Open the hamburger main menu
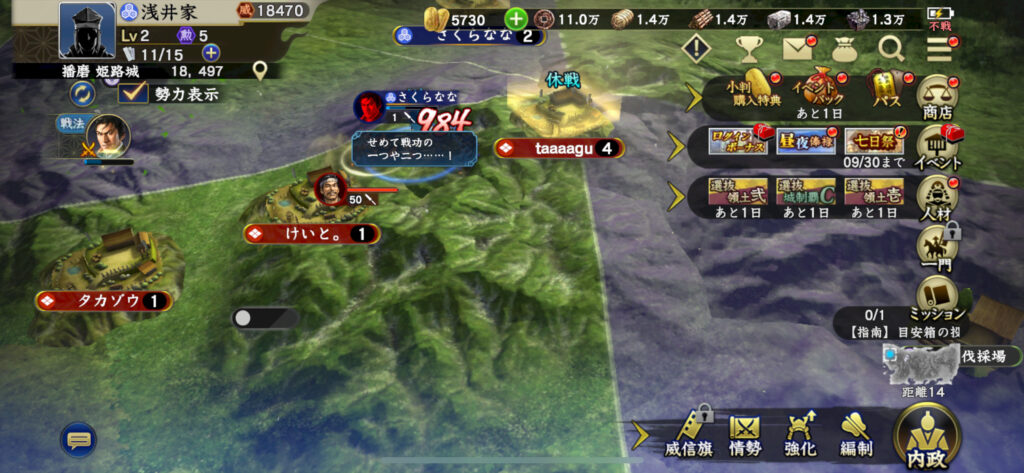The width and height of the screenshot is (1024, 473). coord(939,47)
